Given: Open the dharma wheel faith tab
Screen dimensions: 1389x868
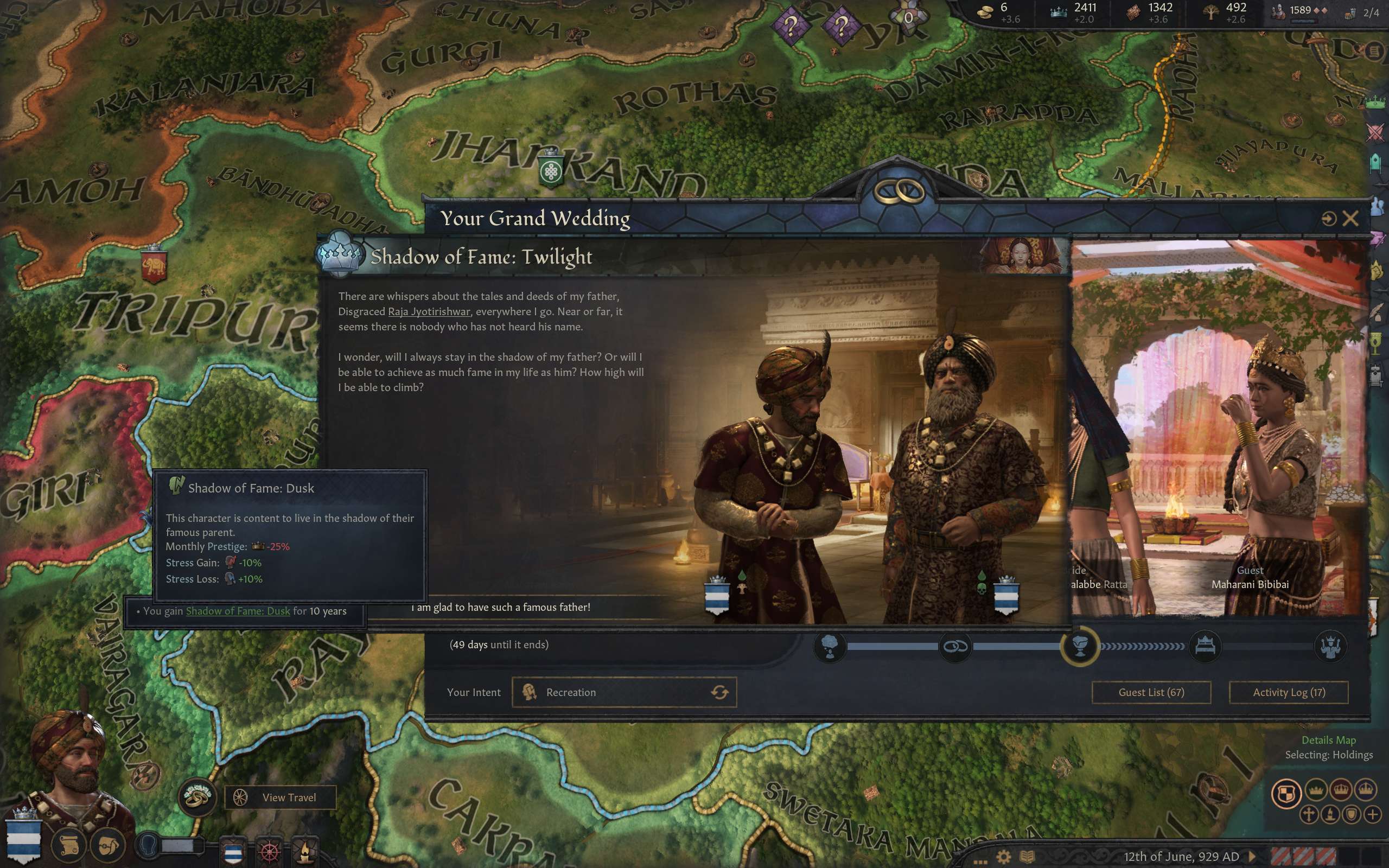Looking at the screenshot, I should (x=270, y=851).
